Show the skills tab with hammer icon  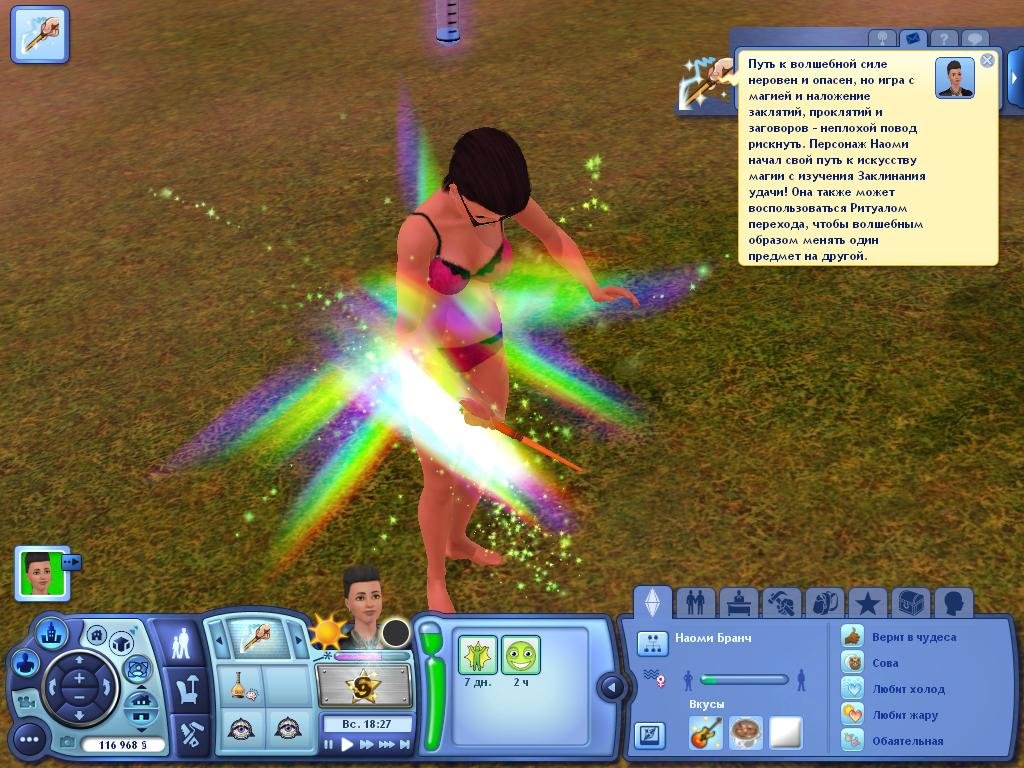tap(782, 602)
